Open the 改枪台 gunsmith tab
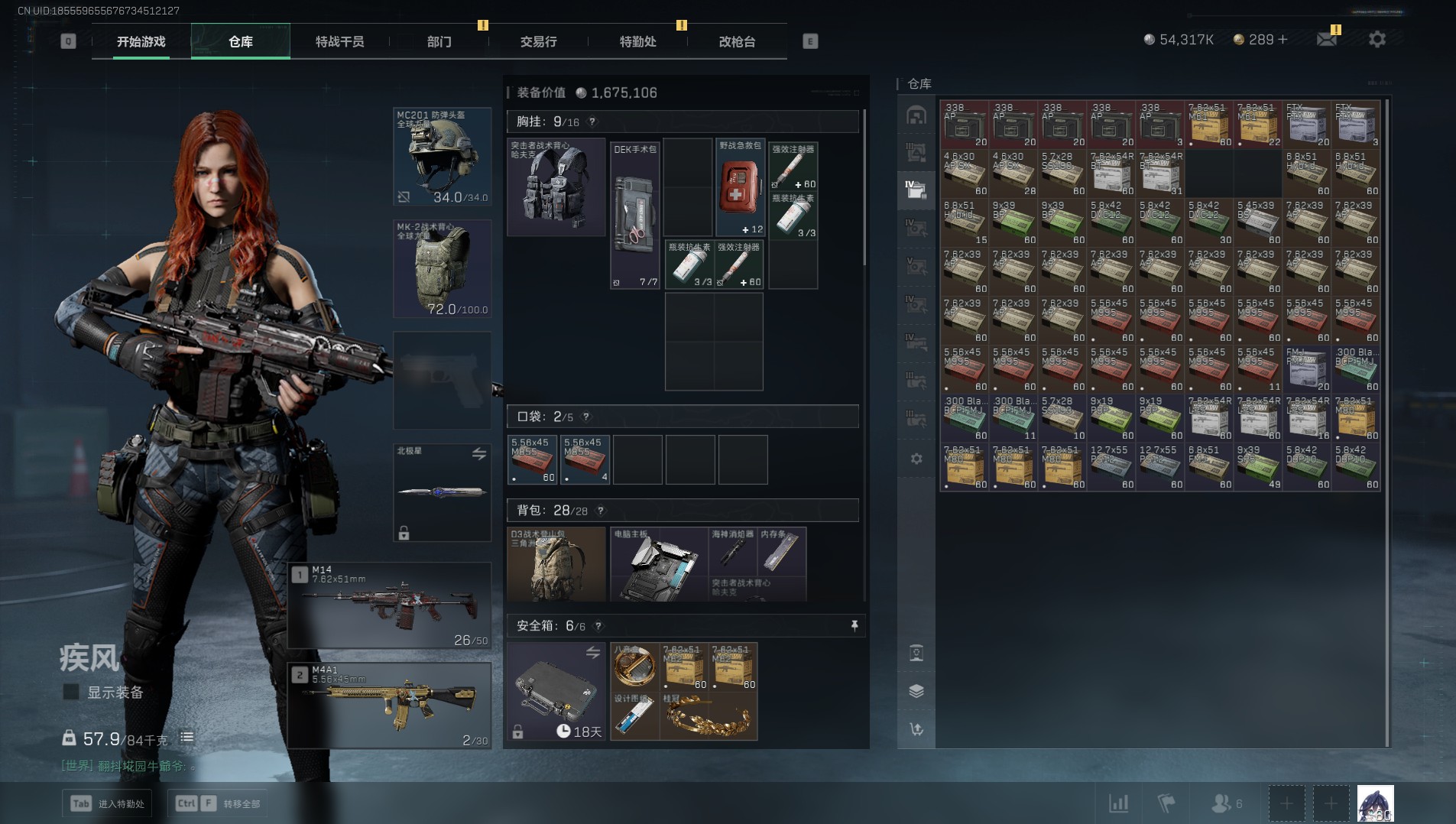The image size is (1456, 824). point(737,41)
